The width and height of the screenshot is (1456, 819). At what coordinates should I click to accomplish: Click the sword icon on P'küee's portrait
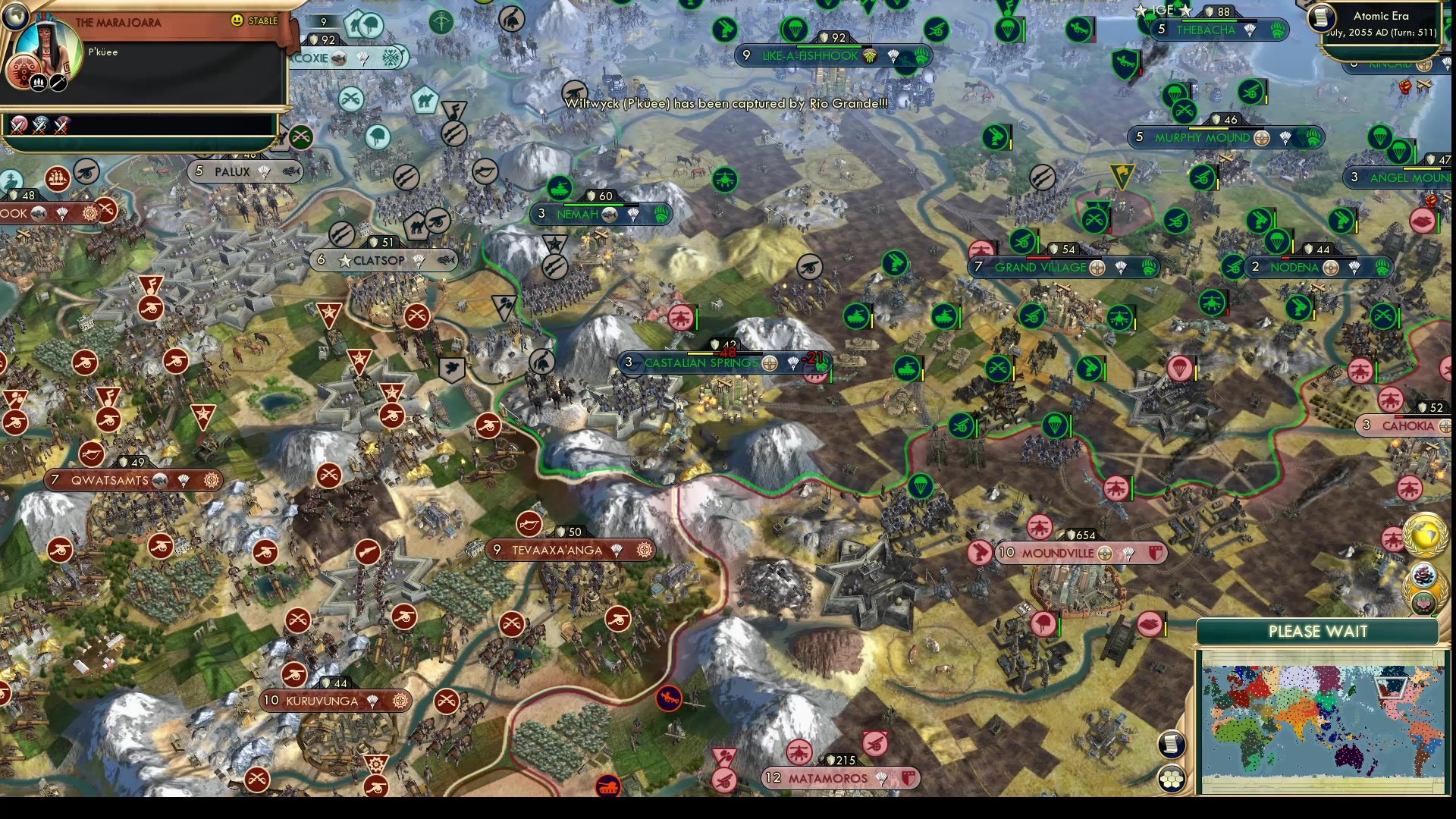[58, 83]
